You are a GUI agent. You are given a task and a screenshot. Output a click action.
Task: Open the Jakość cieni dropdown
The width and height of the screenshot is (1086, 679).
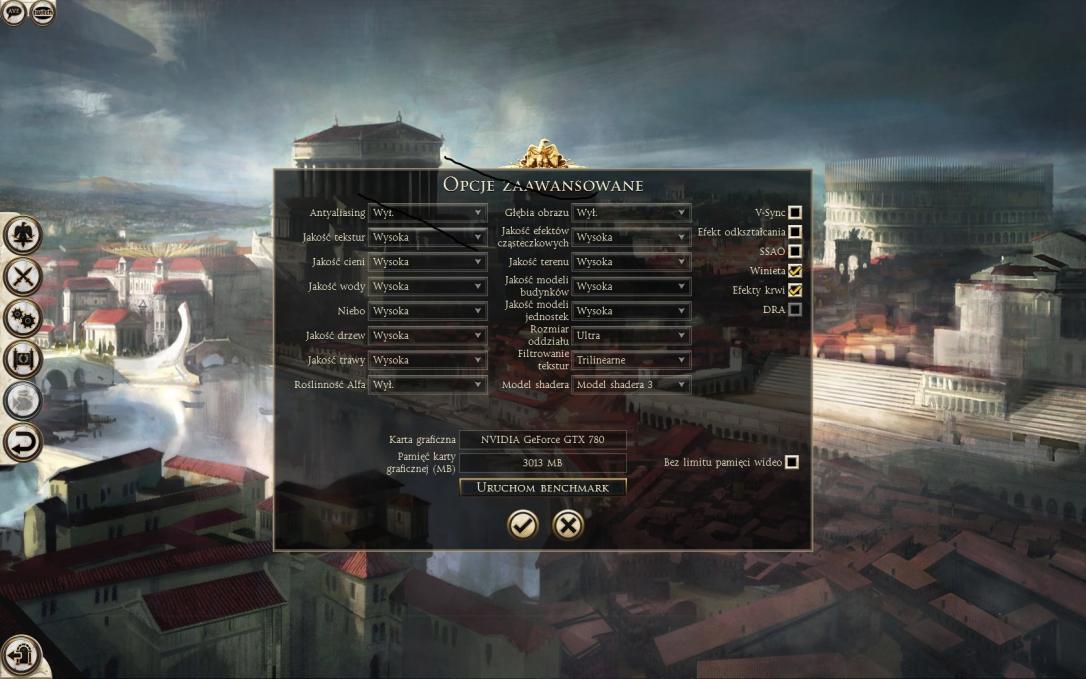[427, 262]
